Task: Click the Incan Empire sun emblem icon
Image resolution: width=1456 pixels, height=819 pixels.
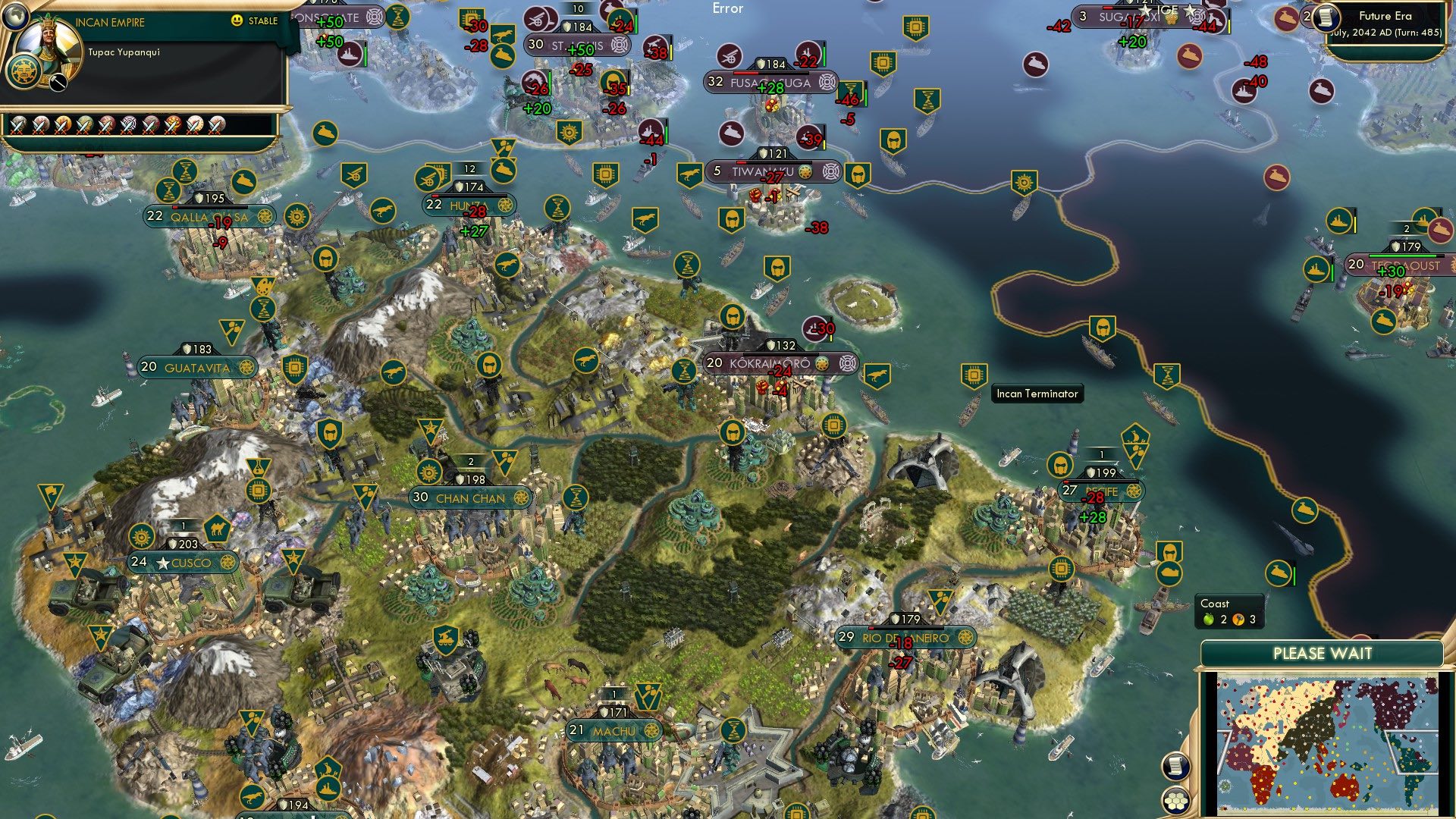Action: (24, 73)
